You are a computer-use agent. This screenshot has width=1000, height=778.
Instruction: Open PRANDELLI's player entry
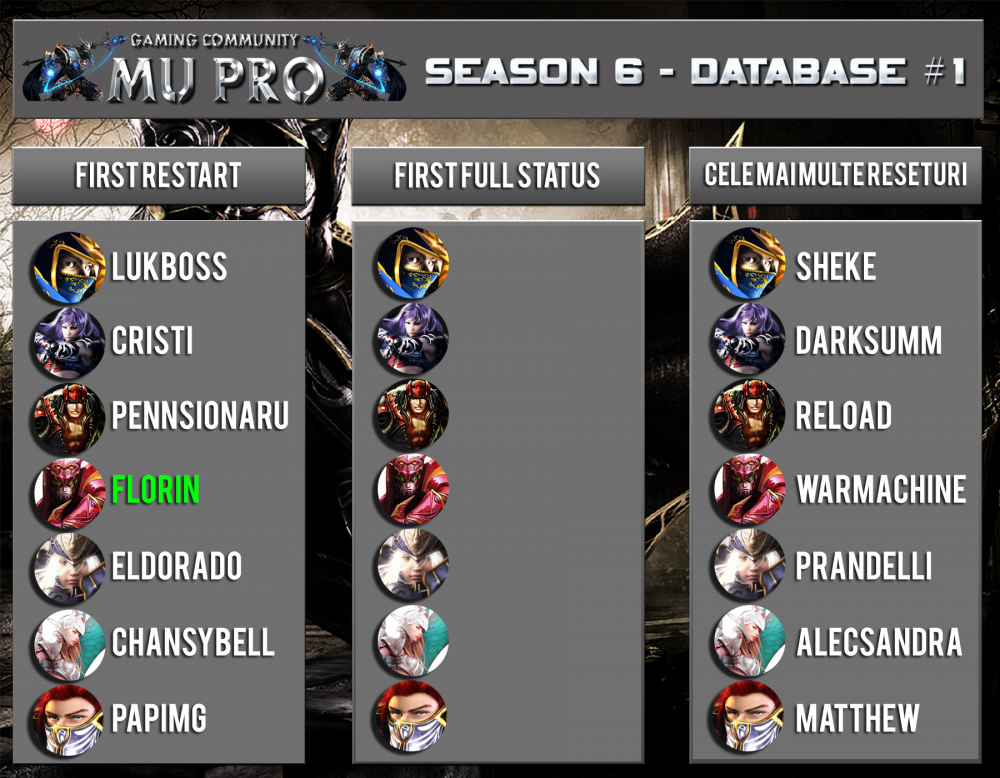864,566
